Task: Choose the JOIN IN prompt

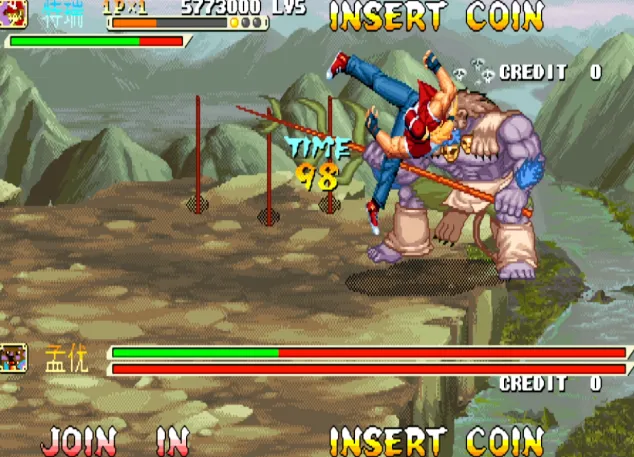Action: point(117,440)
